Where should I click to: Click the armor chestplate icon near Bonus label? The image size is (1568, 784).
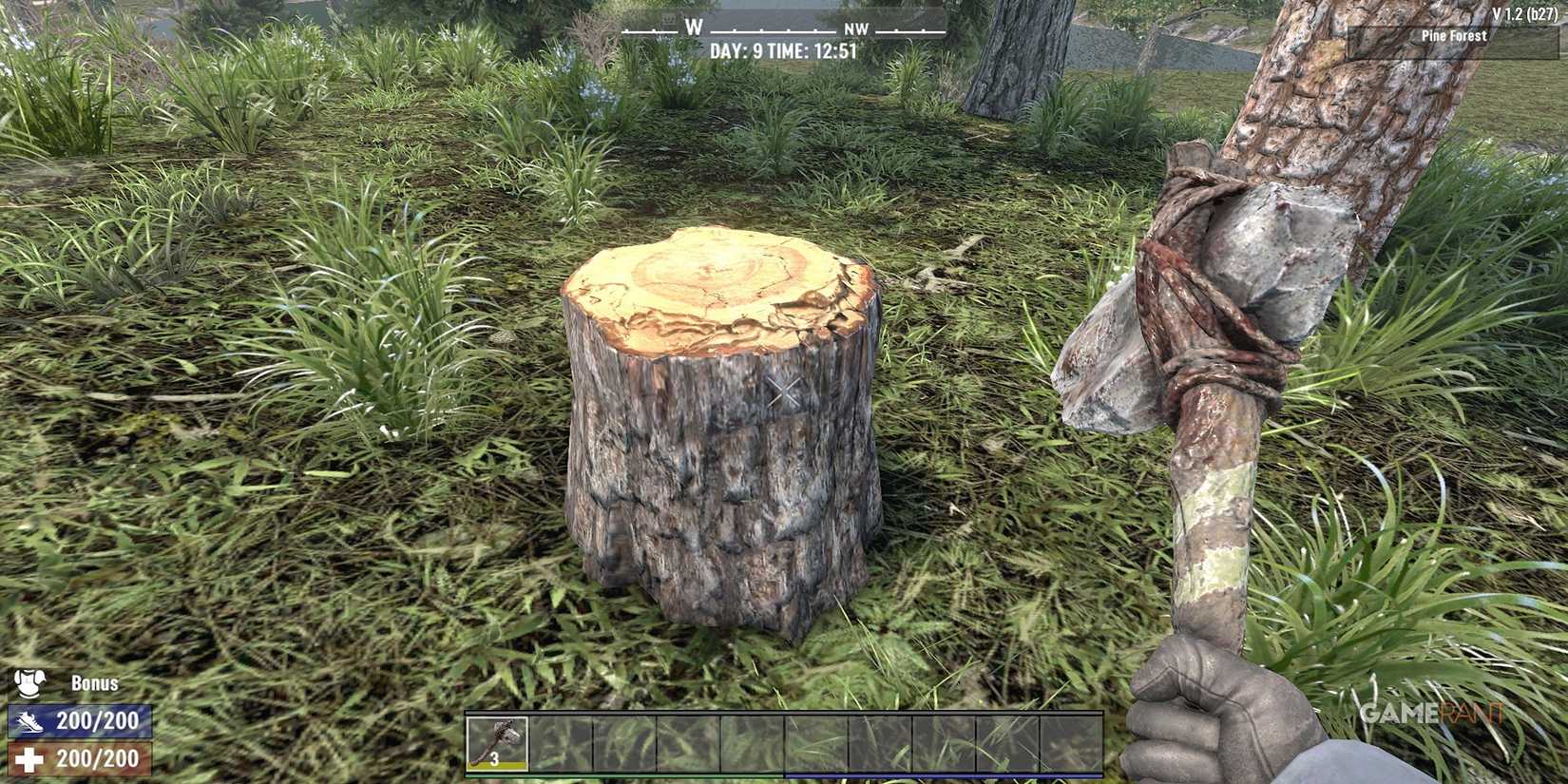[29, 681]
